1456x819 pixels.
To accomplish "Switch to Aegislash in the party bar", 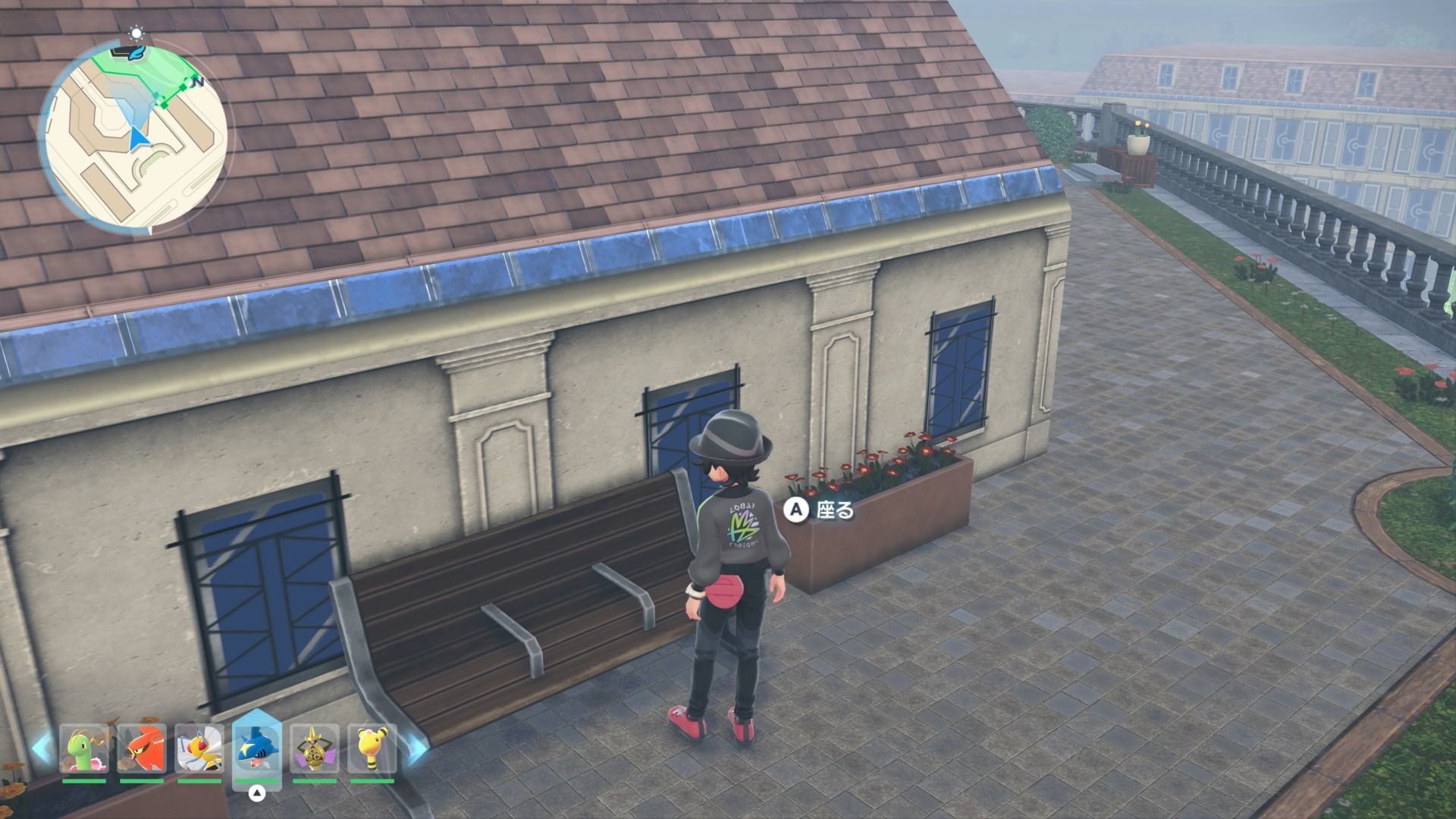I will click(315, 749).
